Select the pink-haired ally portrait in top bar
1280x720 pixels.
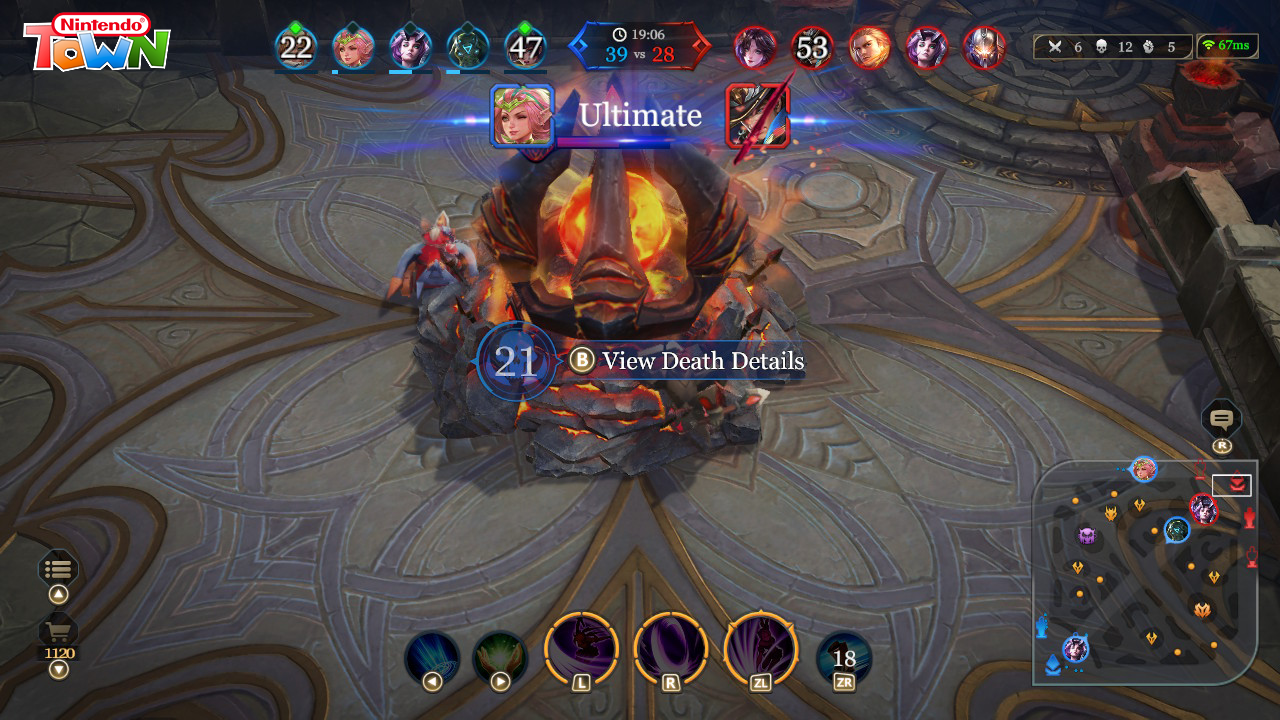pos(353,47)
